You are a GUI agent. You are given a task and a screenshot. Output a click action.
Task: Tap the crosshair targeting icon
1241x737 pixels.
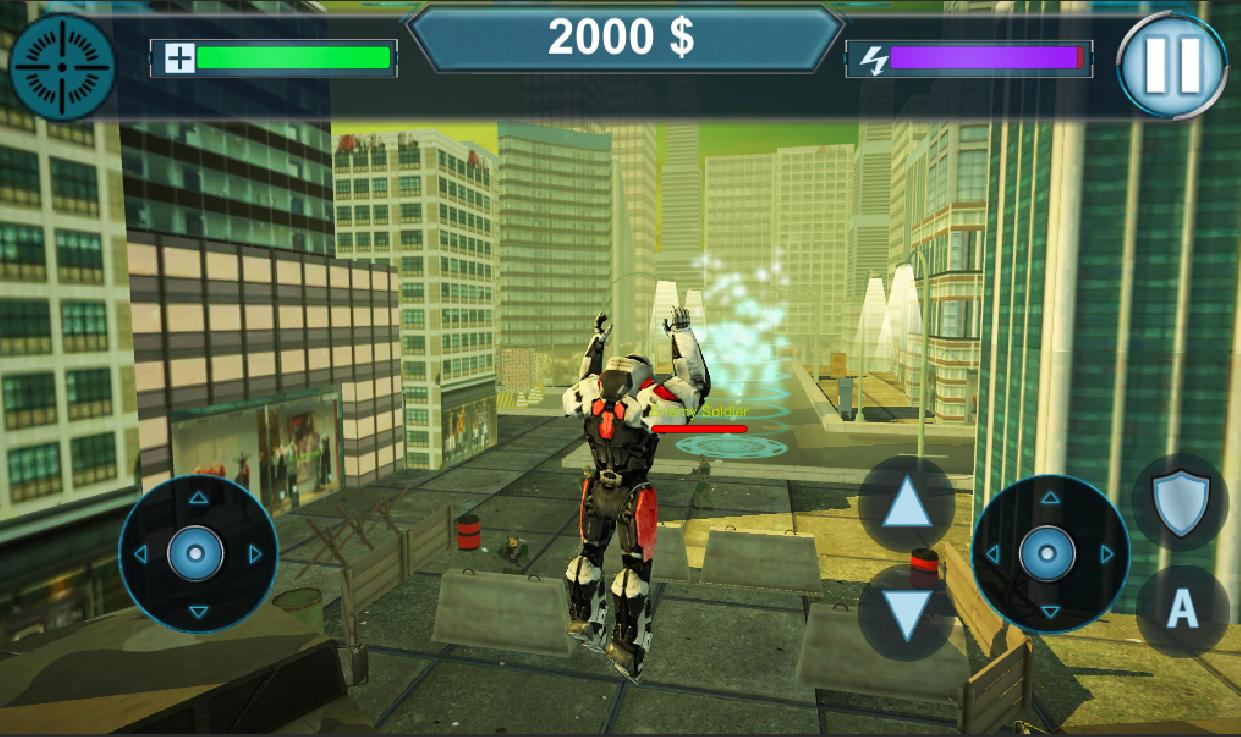click(x=62, y=66)
